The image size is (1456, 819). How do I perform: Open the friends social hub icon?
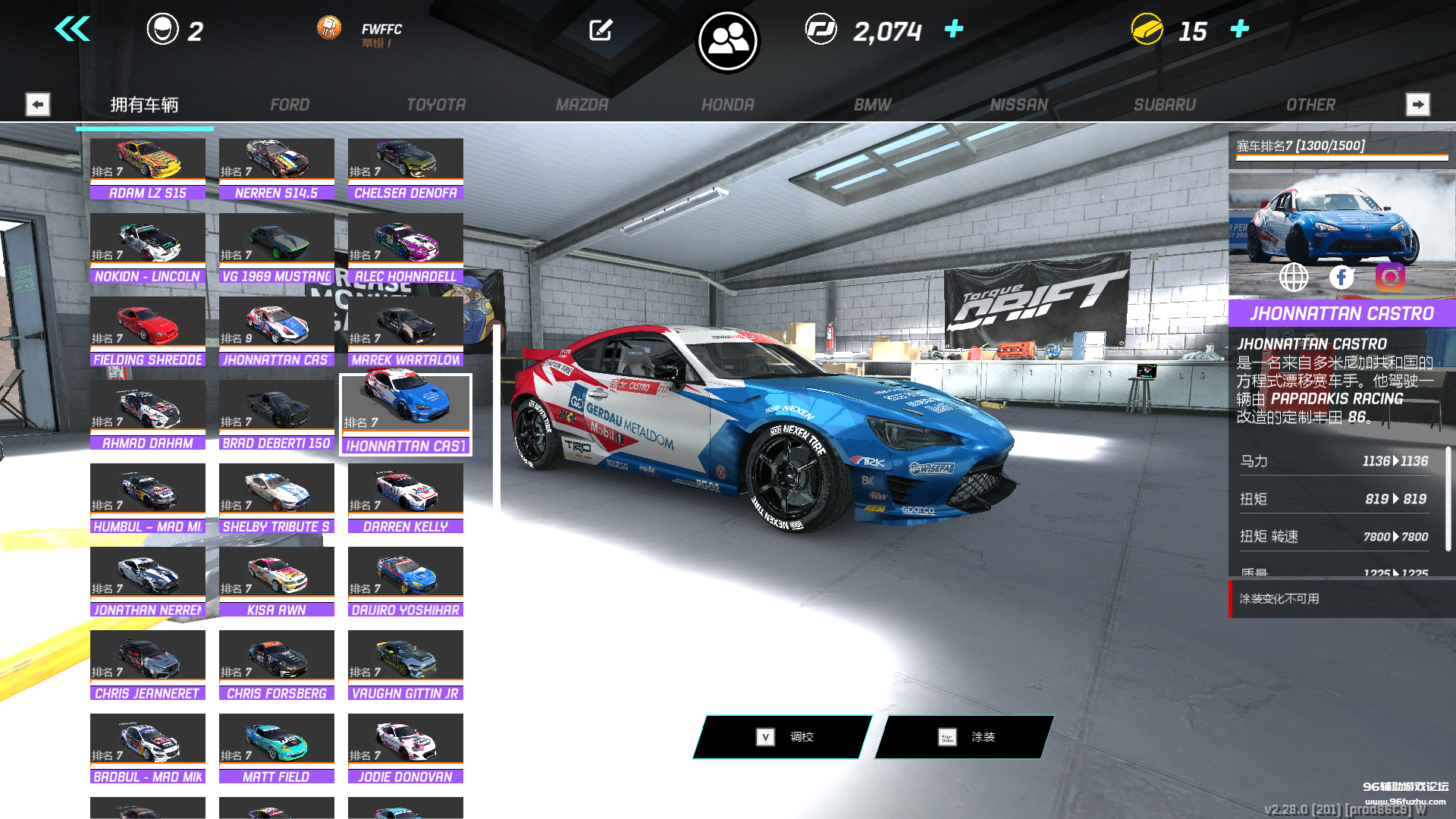point(728,41)
